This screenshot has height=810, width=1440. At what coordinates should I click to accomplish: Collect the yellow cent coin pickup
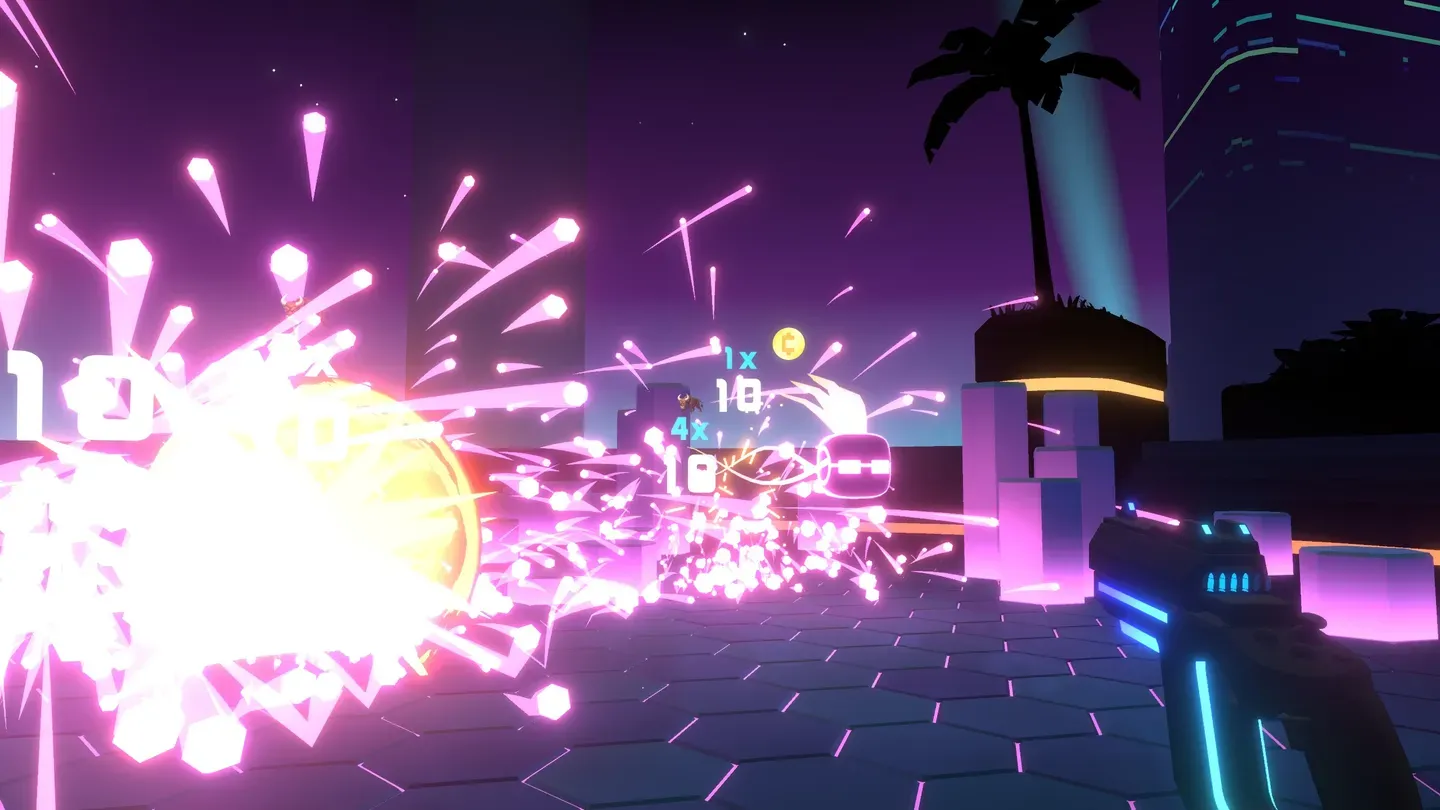pos(786,345)
